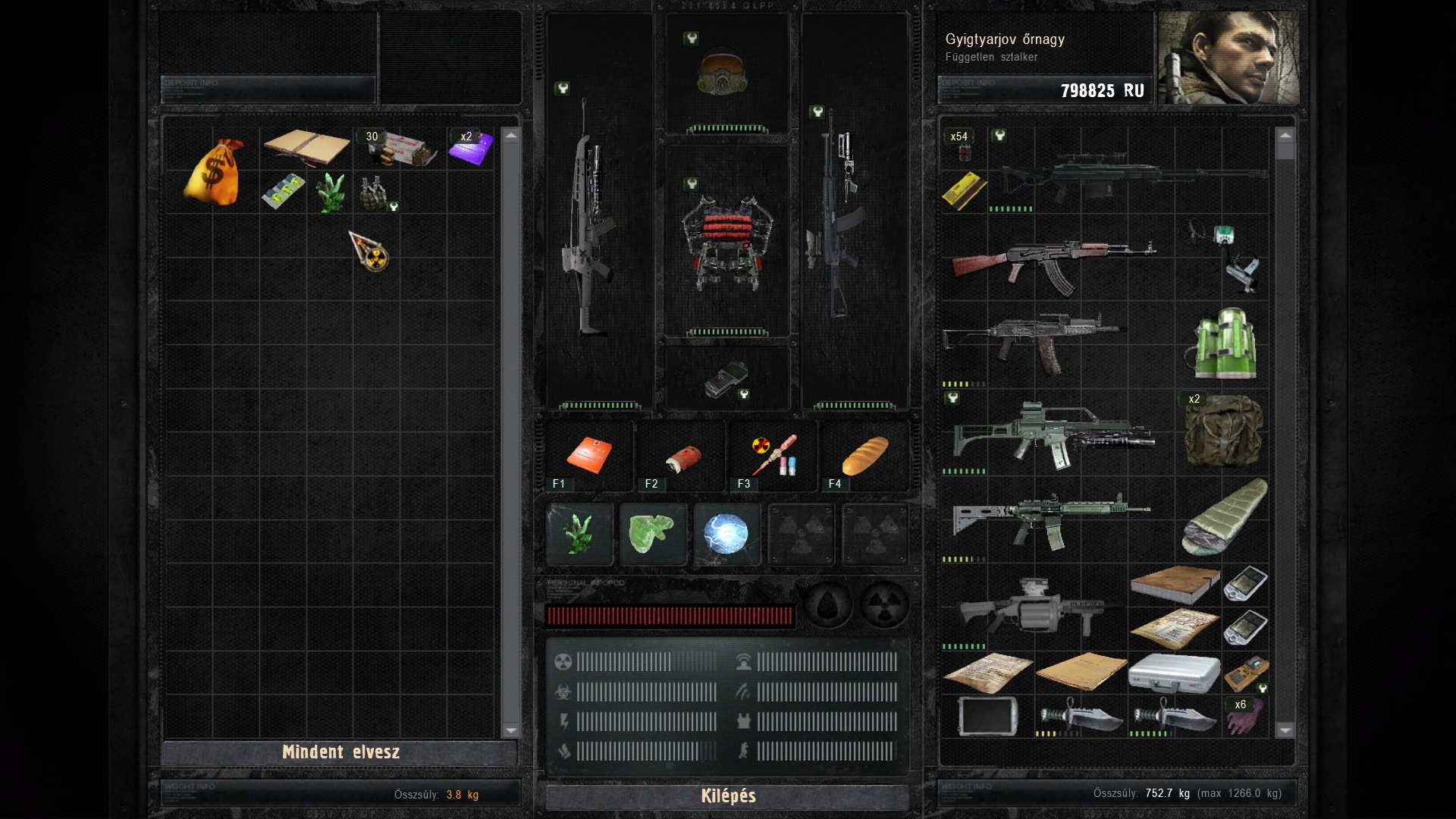Screen dimensions: 1456x819
Task: Select the equipped gas mask helmet slot
Action: click(723, 74)
